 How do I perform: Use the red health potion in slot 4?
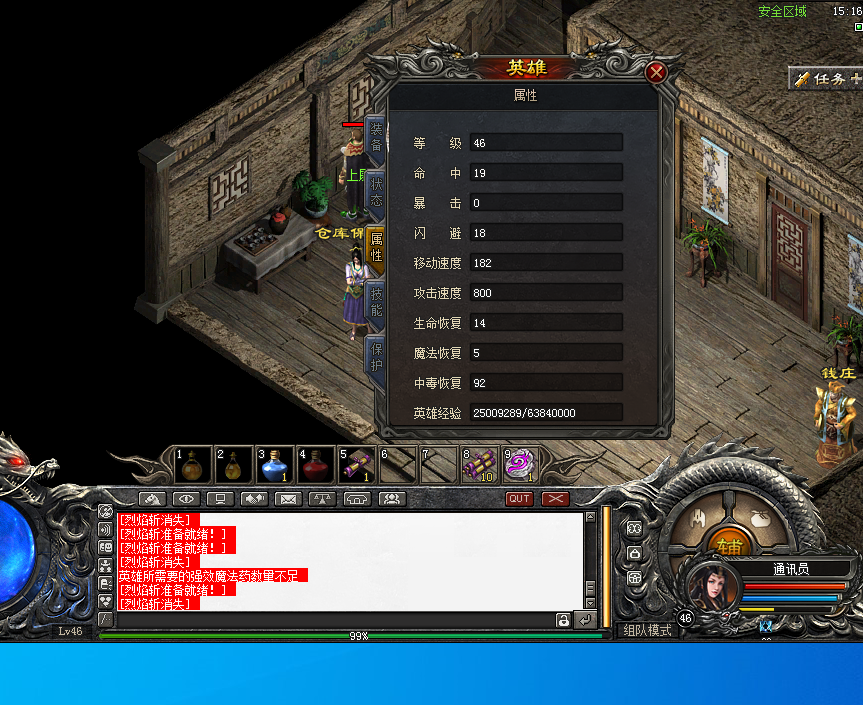coord(316,465)
